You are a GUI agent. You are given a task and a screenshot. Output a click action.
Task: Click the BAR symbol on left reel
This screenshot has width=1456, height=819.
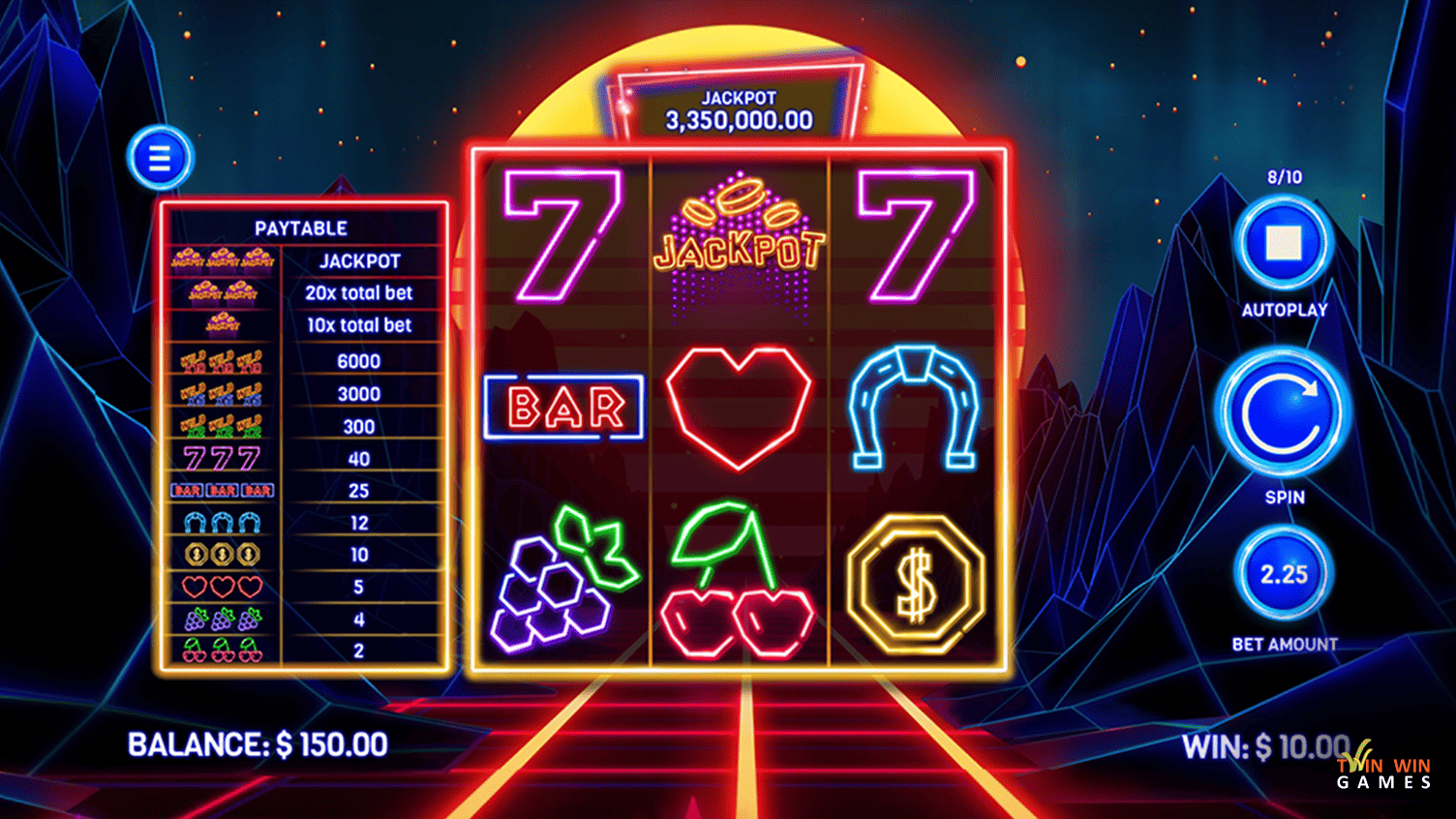pos(561,408)
